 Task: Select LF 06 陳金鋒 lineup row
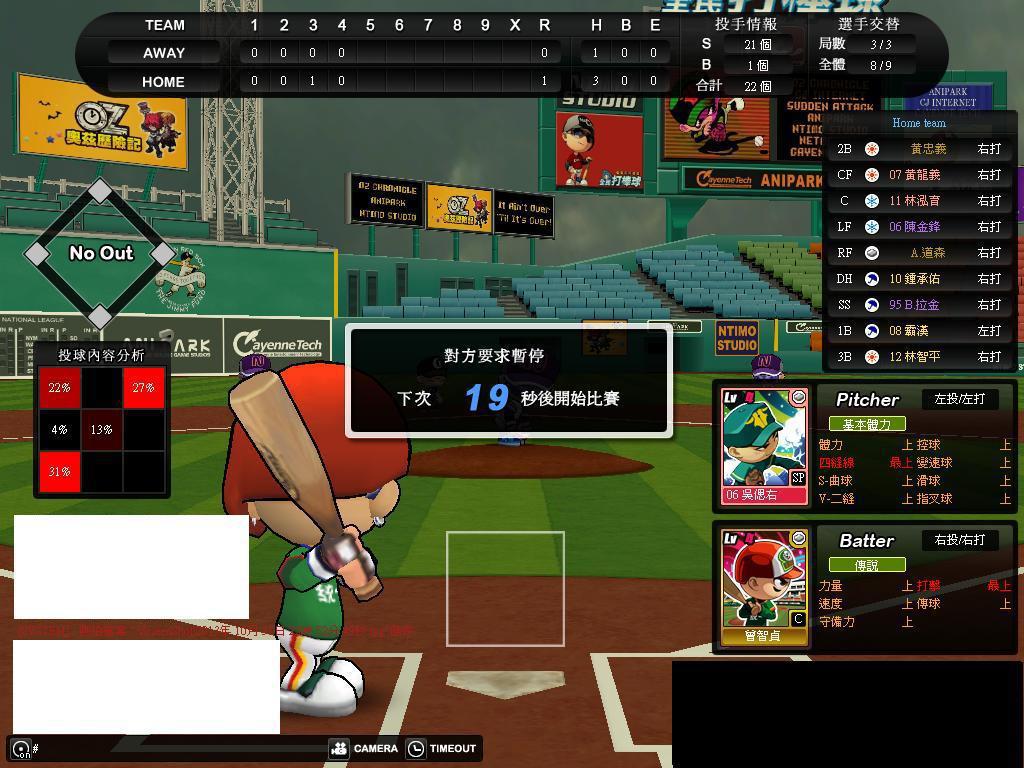click(920, 227)
